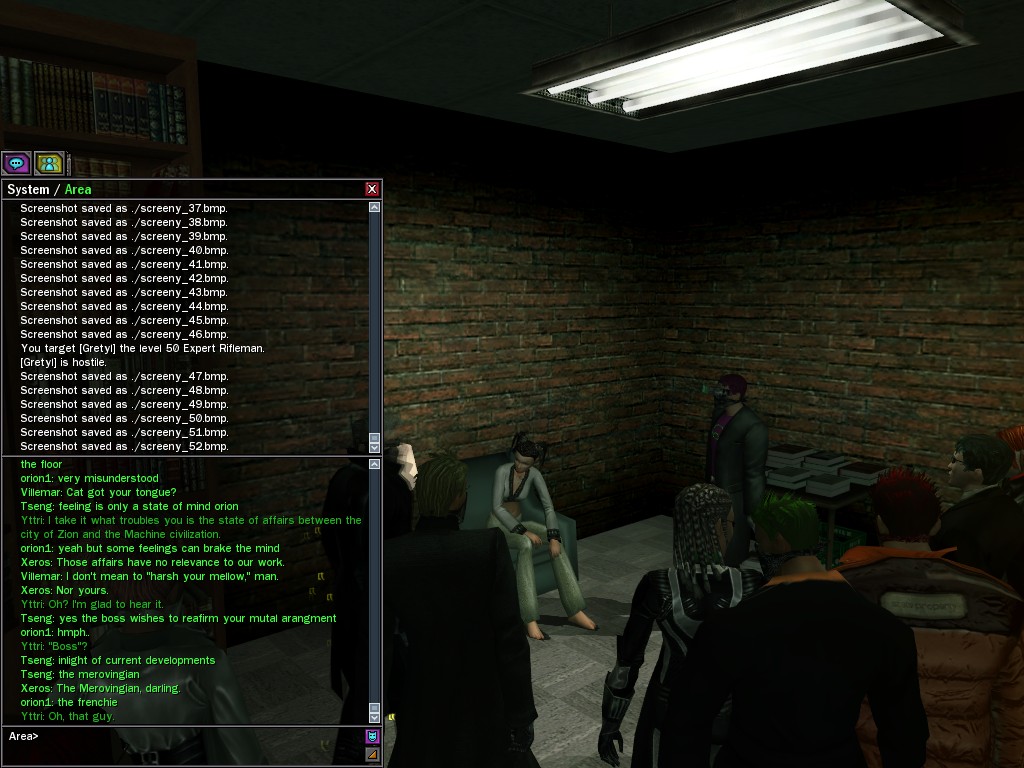This screenshot has width=1024, height=768.
Task: Open the speech bubble chat icon
Action: [x=16, y=163]
